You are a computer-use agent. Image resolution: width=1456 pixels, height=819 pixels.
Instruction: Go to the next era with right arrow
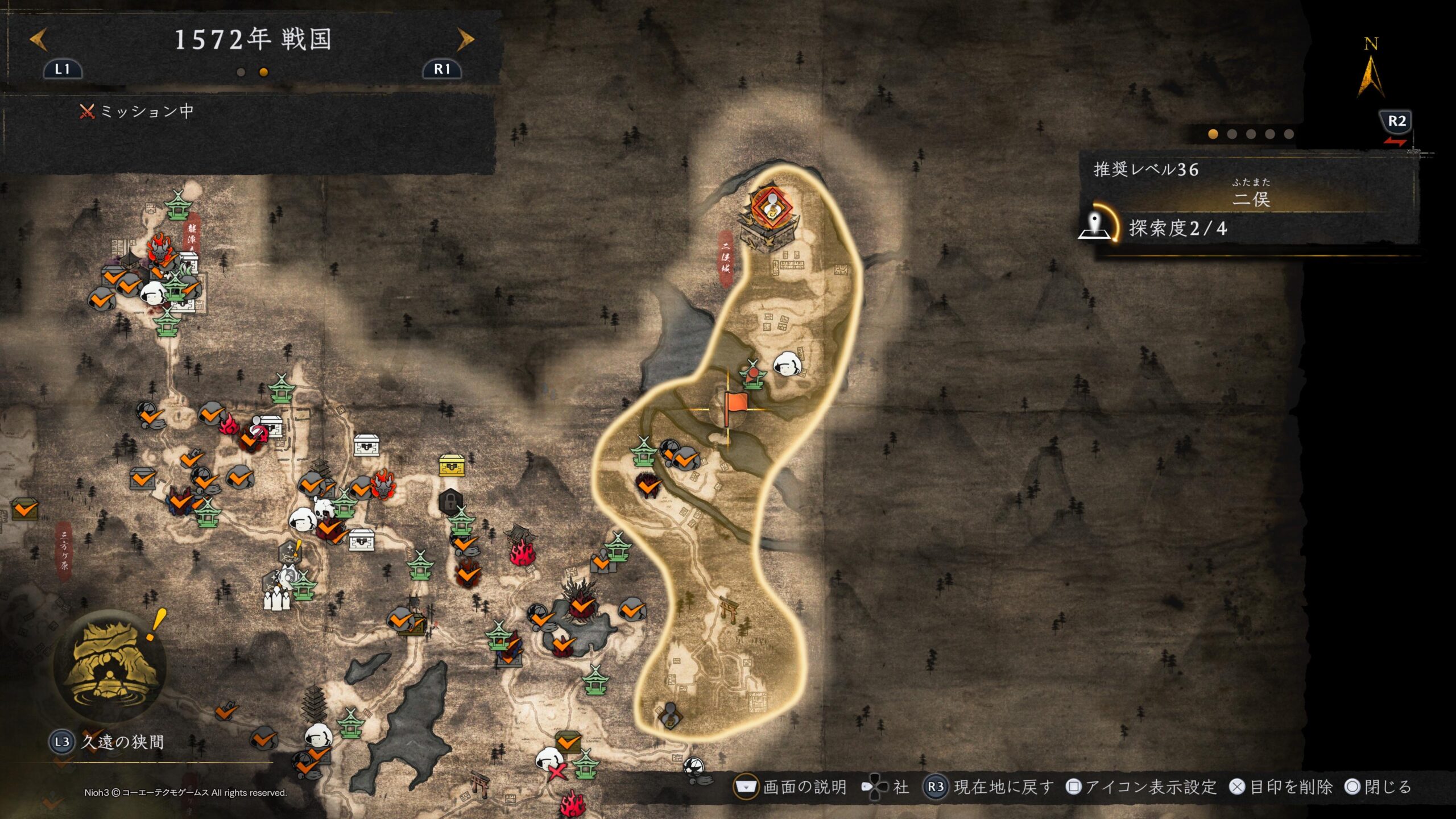465,40
